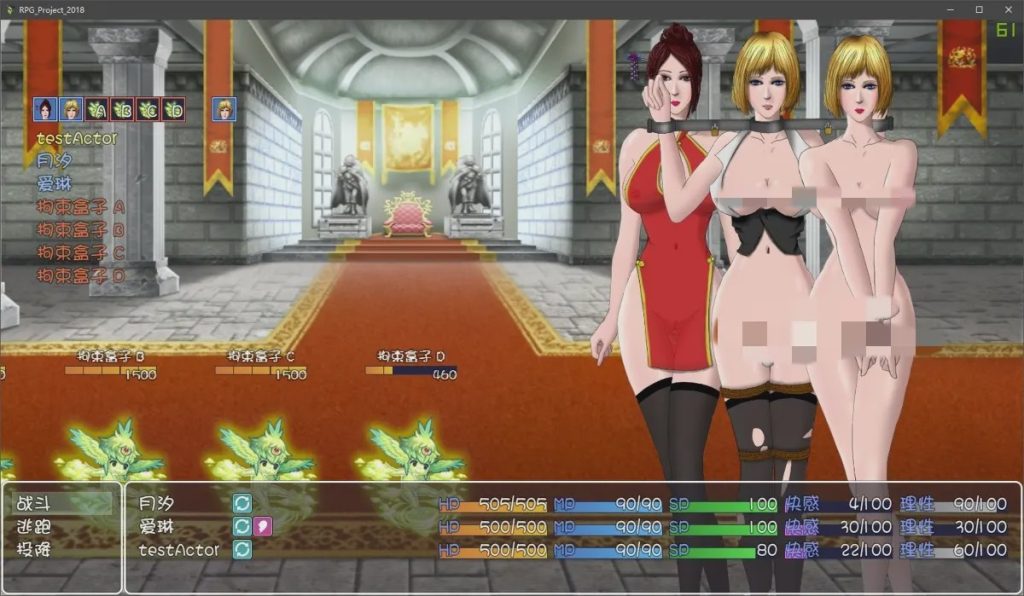1024x596 pixels.
Task: Select 拘束盒子 D in the turn list
Action: point(81,275)
